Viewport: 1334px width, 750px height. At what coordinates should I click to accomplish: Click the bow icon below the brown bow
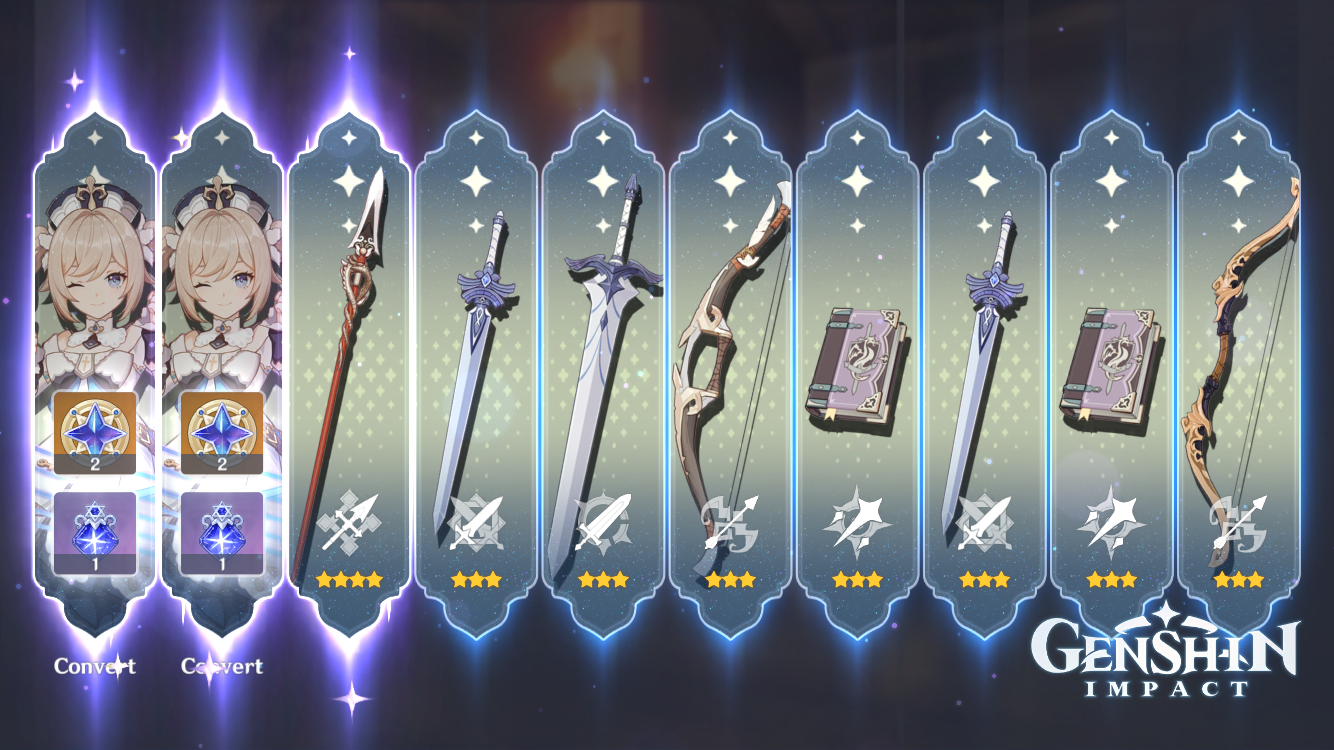pos(731,525)
